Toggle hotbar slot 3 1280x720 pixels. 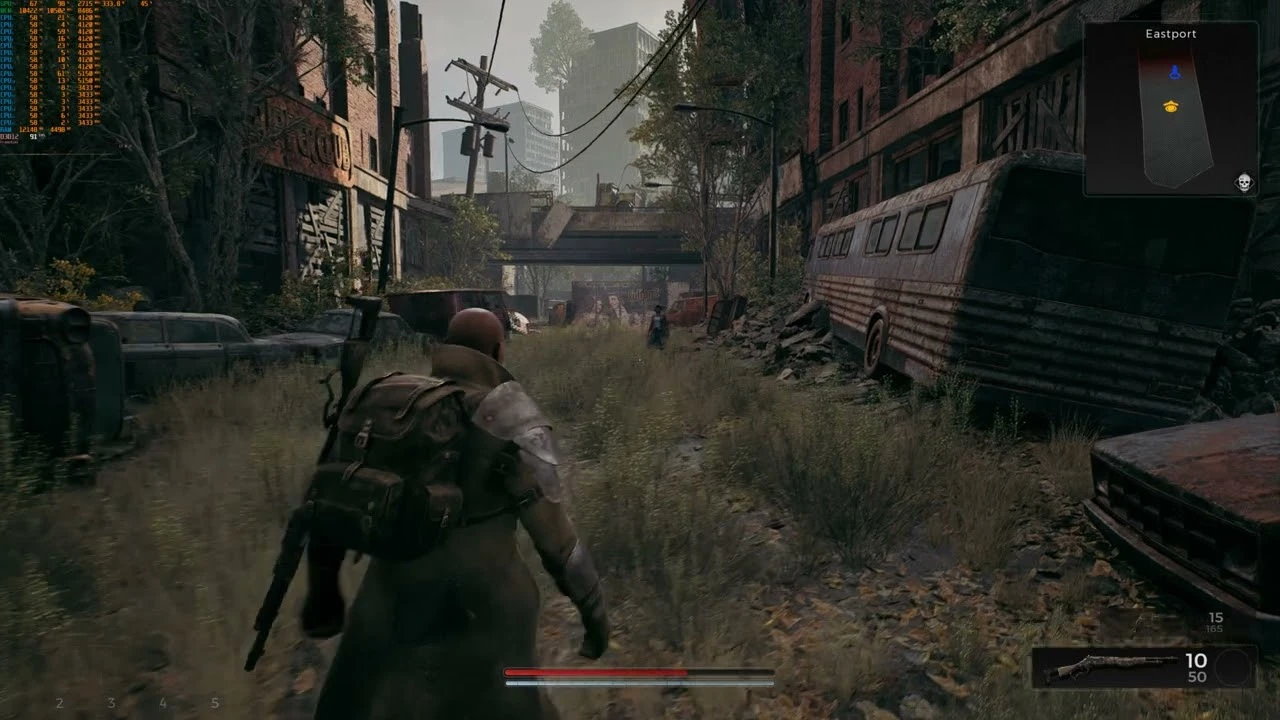point(112,700)
